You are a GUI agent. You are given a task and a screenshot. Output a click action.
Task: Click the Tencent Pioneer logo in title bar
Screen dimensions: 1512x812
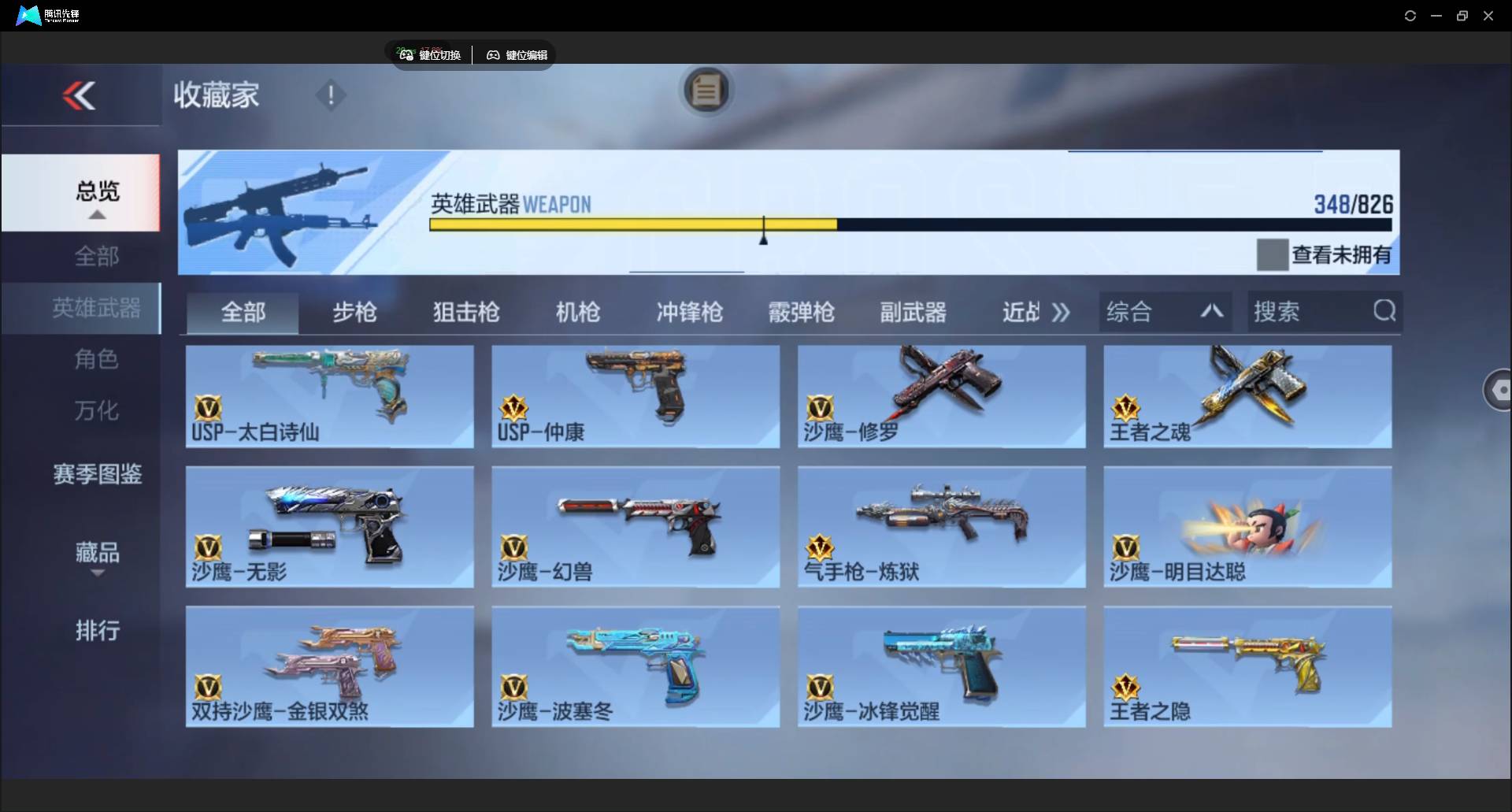tap(28, 15)
